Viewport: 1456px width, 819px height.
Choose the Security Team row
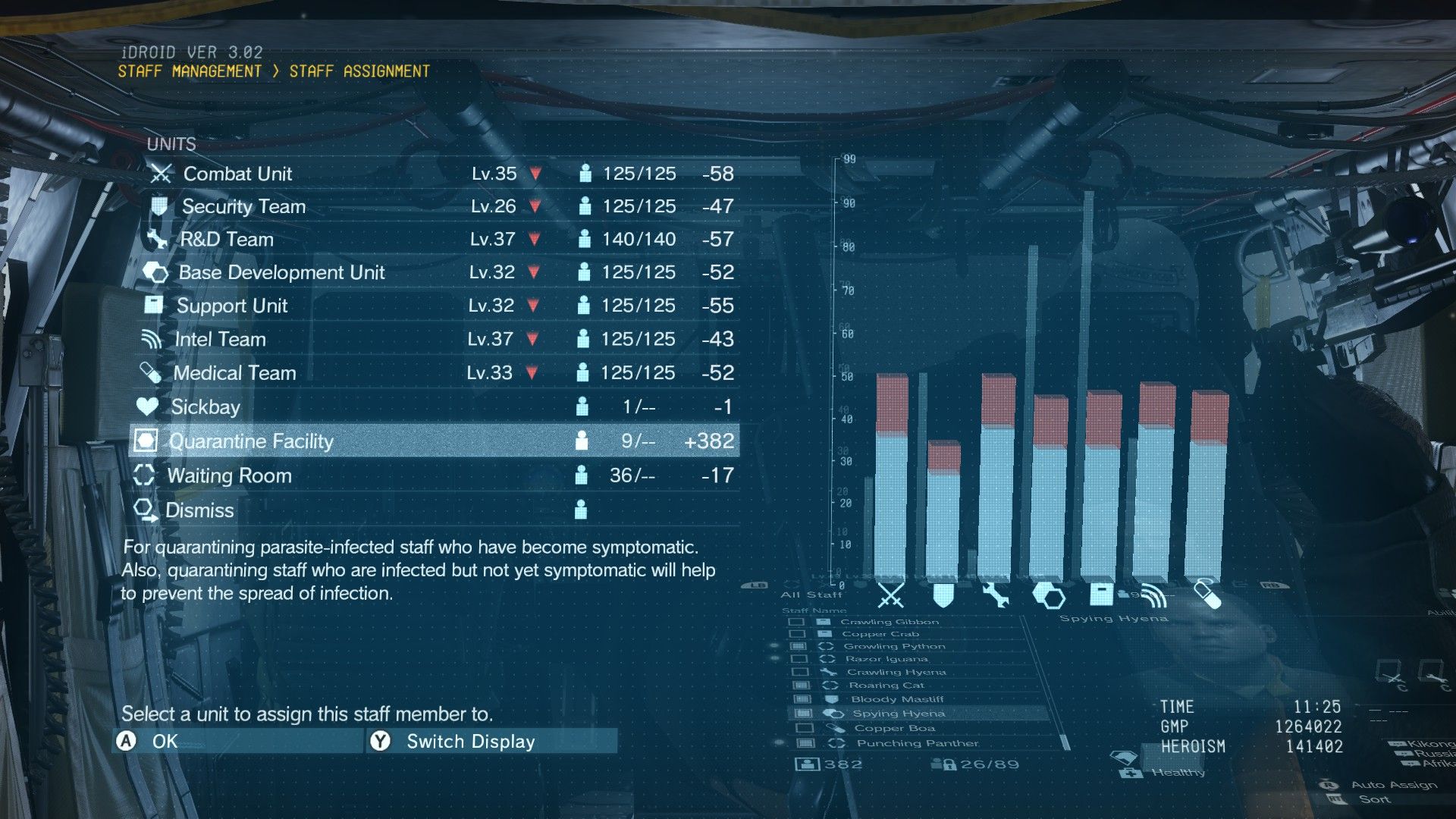point(243,206)
